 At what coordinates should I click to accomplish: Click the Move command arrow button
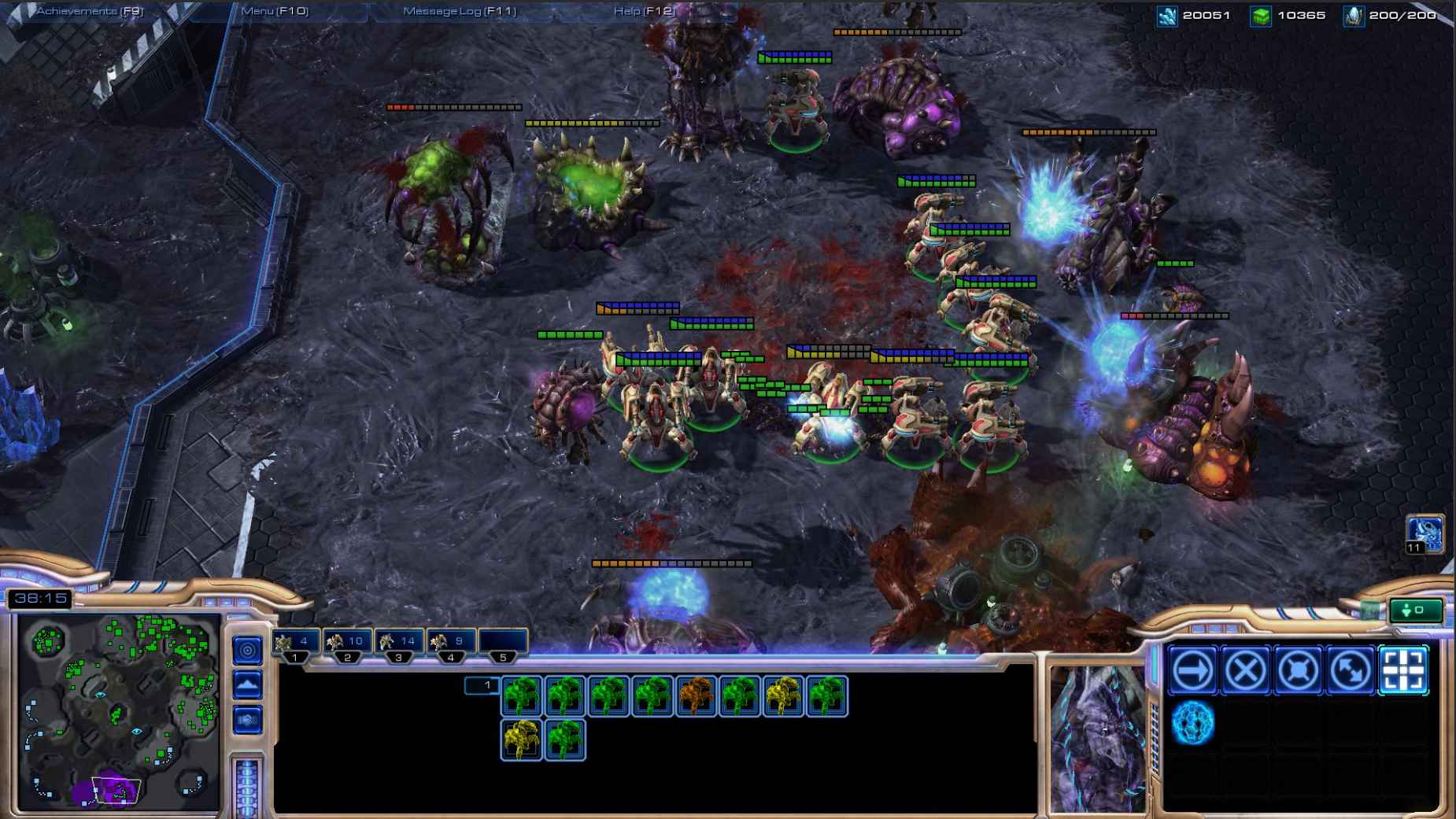(x=1193, y=670)
